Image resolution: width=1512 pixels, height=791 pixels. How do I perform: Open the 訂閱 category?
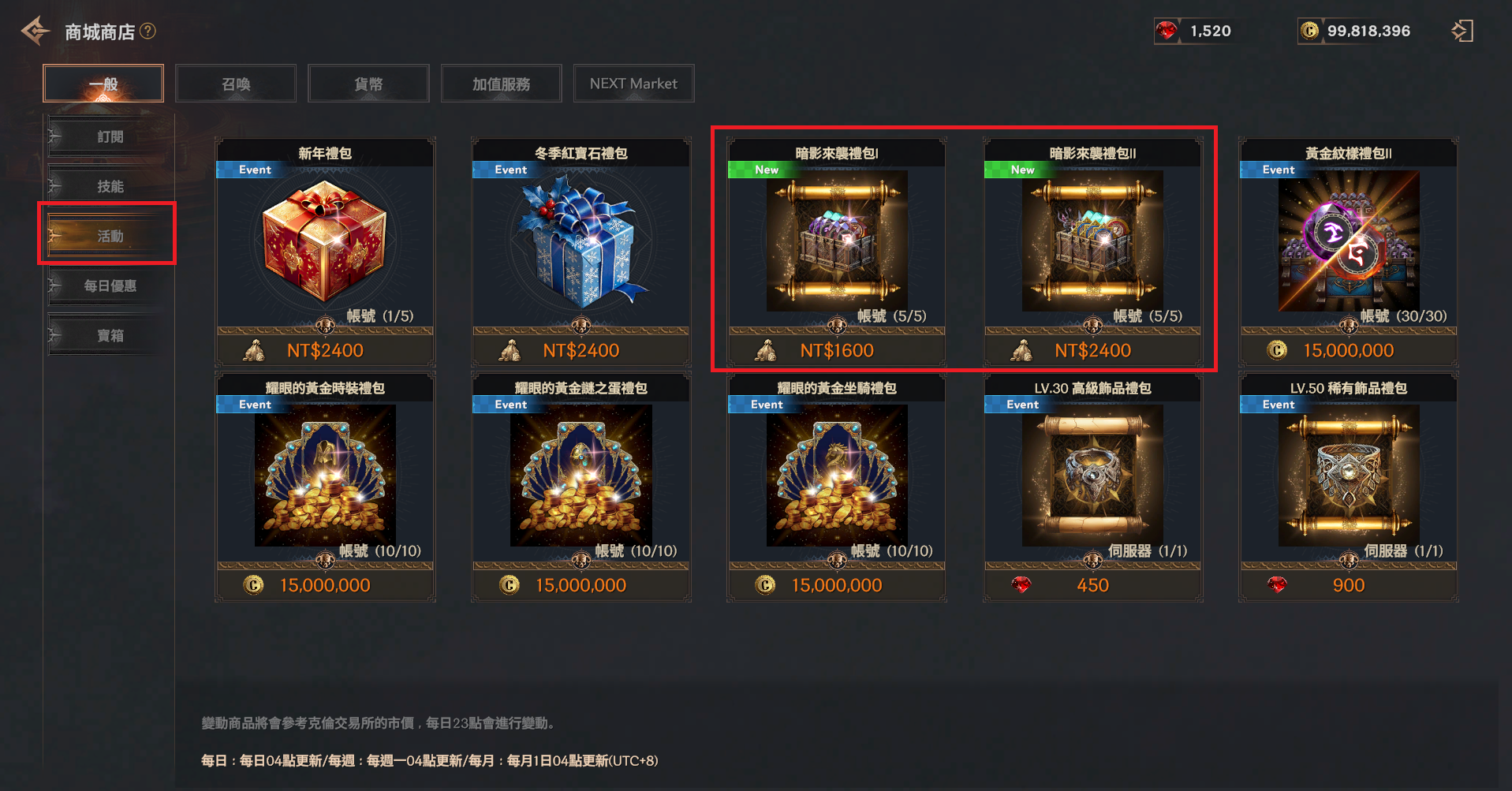[x=110, y=136]
